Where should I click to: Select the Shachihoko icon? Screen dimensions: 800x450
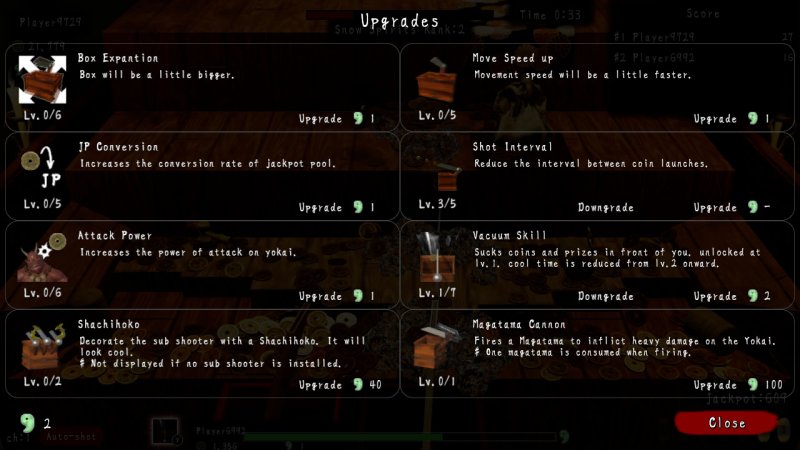[x=41, y=347]
